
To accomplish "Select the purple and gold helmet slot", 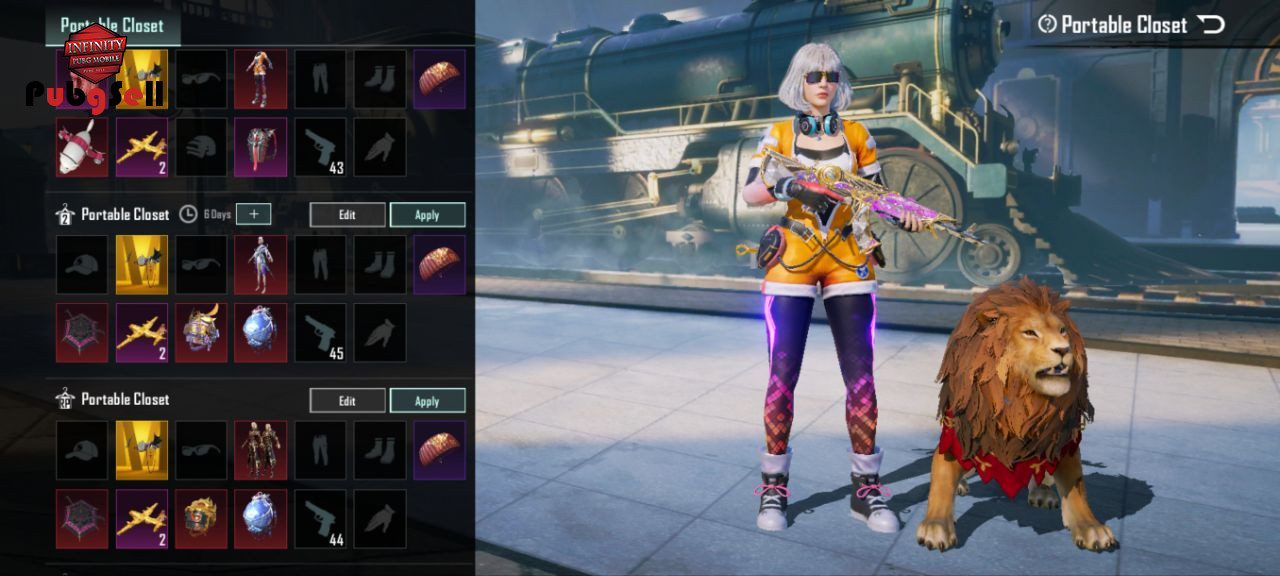I will tap(201, 333).
